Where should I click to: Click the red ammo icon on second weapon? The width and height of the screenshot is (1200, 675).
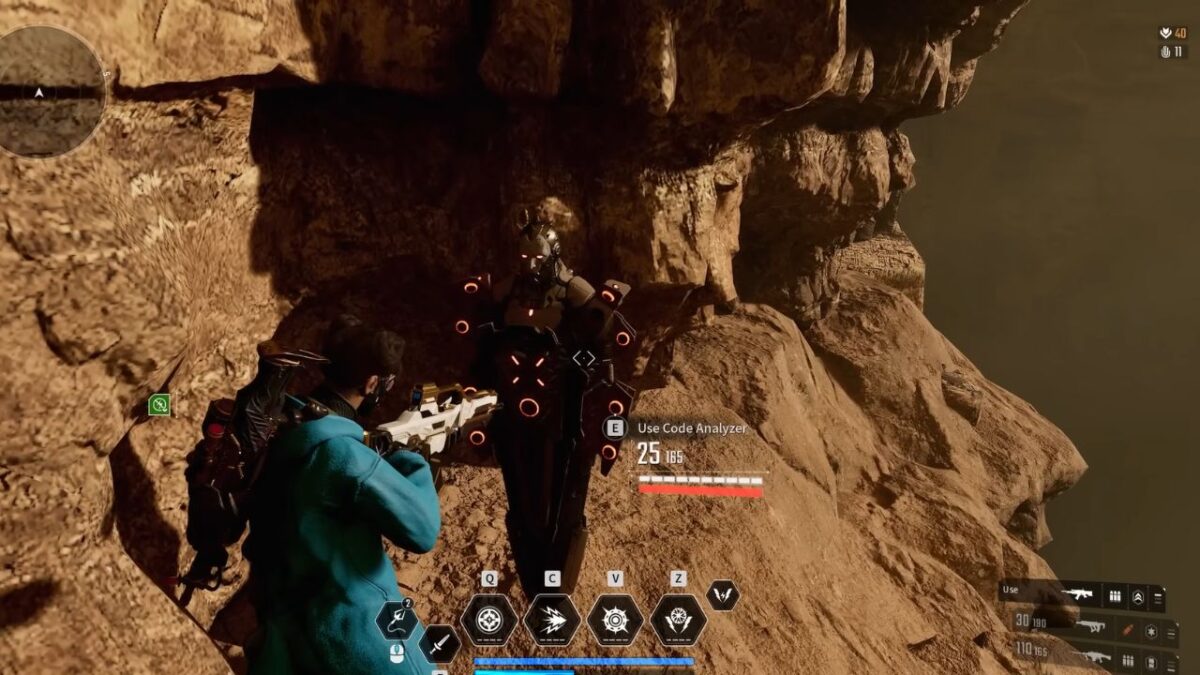[x=1127, y=629]
